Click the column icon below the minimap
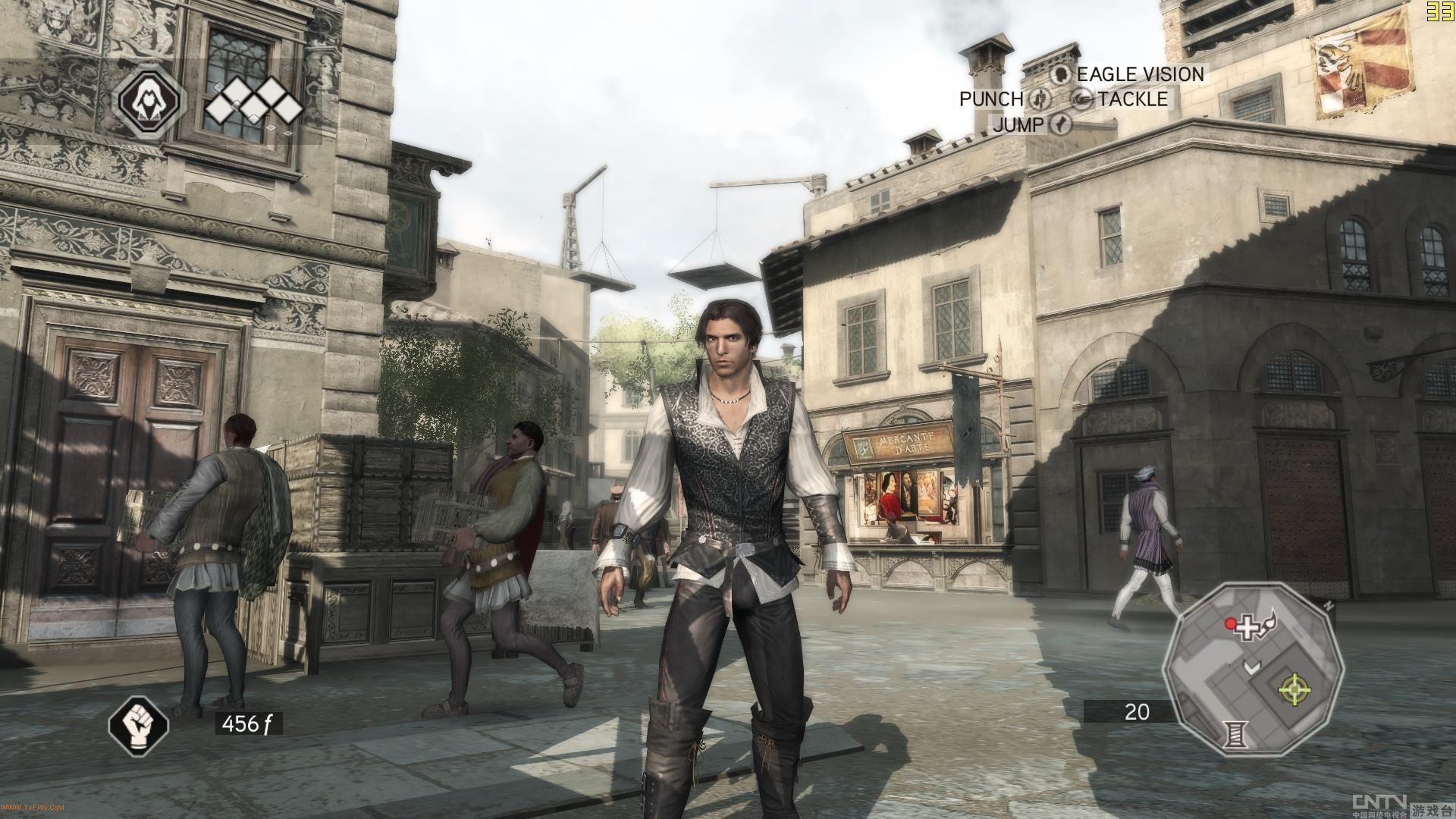This screenshot has width=1456, height=819. pos(1236,733)
